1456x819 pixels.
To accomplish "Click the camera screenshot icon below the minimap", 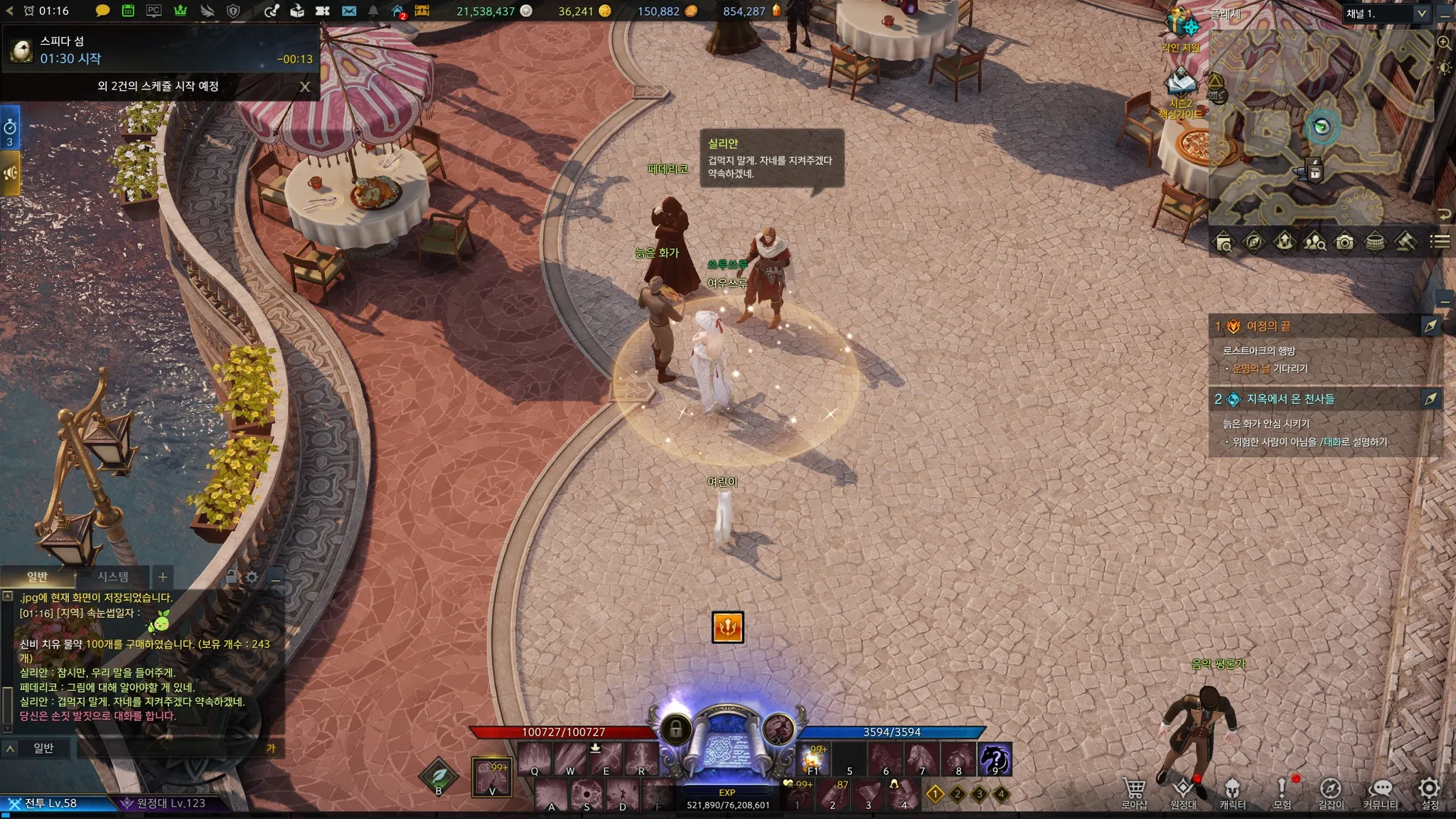I will tap(1344, 242).
